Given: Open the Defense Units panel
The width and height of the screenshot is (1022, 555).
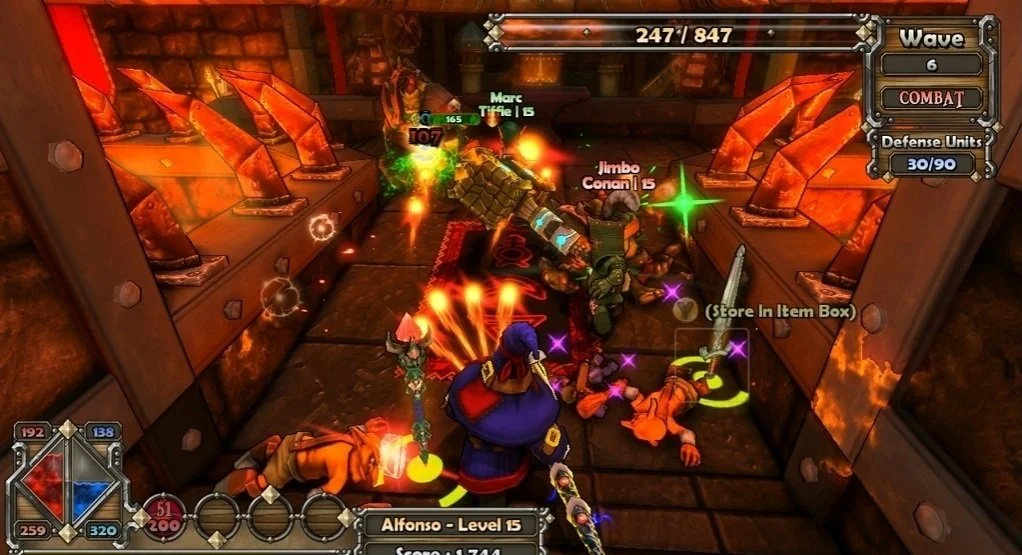Looking at the screenshot, I should (932, 153).
